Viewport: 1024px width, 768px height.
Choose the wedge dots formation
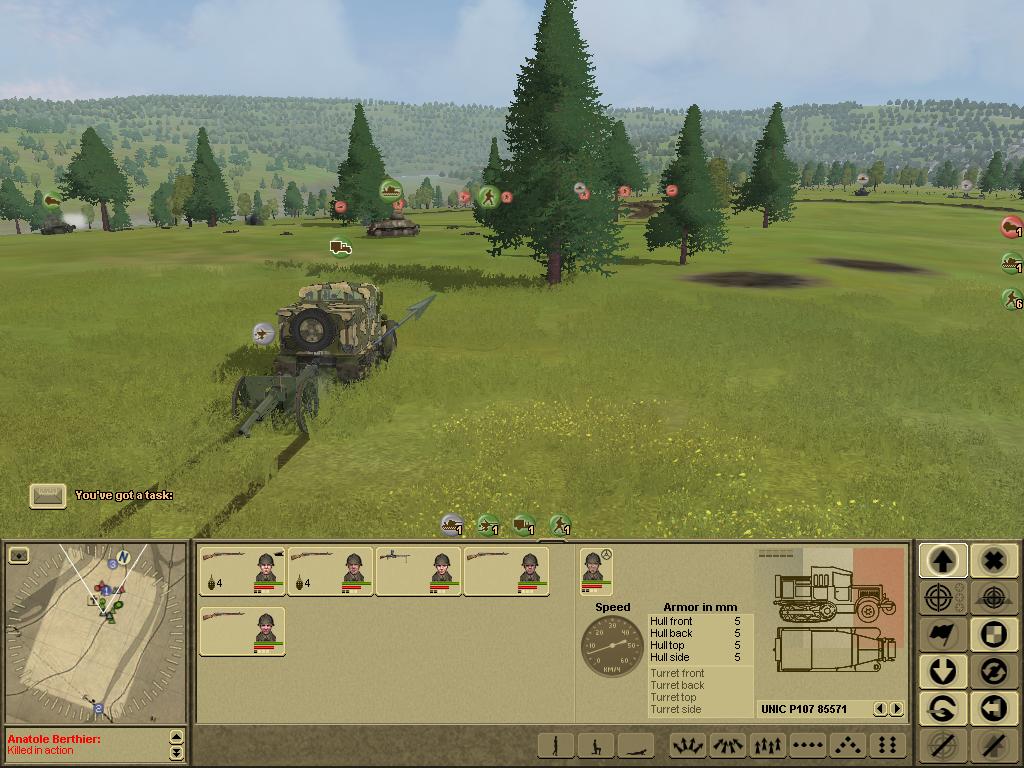click(847, 745)
